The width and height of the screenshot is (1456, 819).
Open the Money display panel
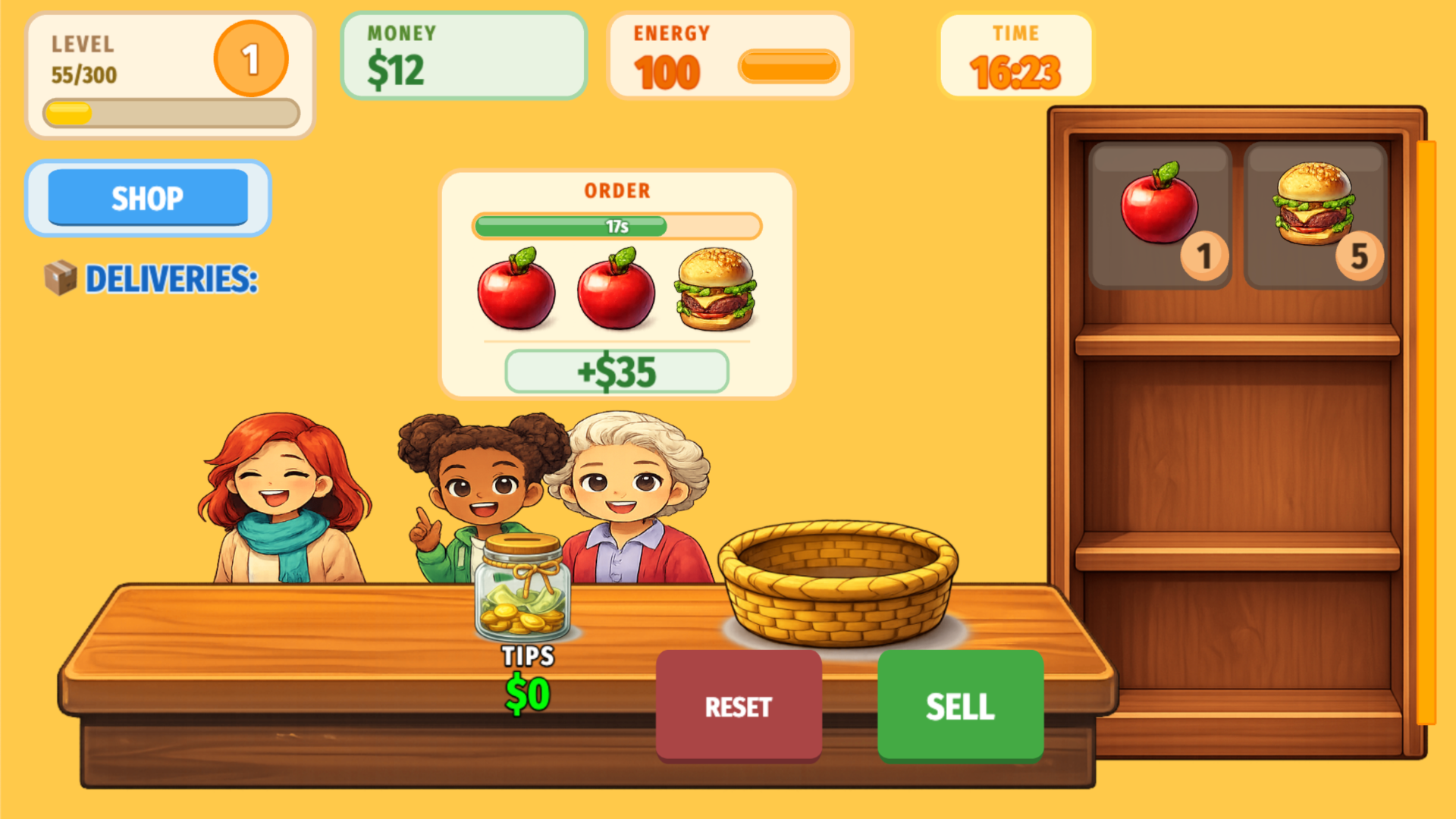coord(463,55)
